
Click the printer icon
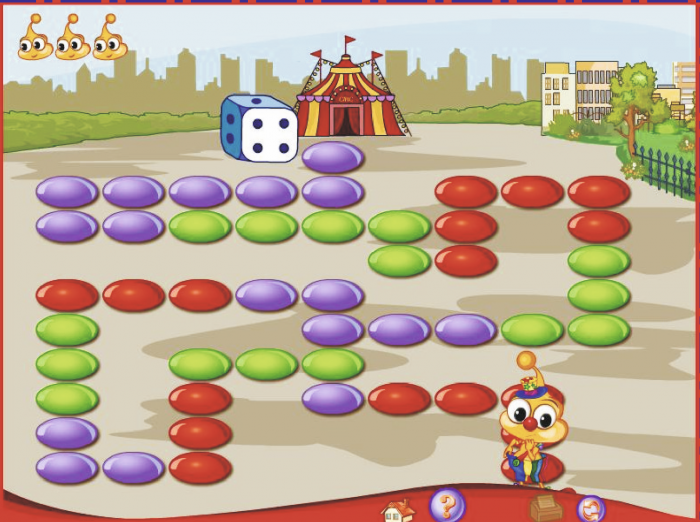546,507
